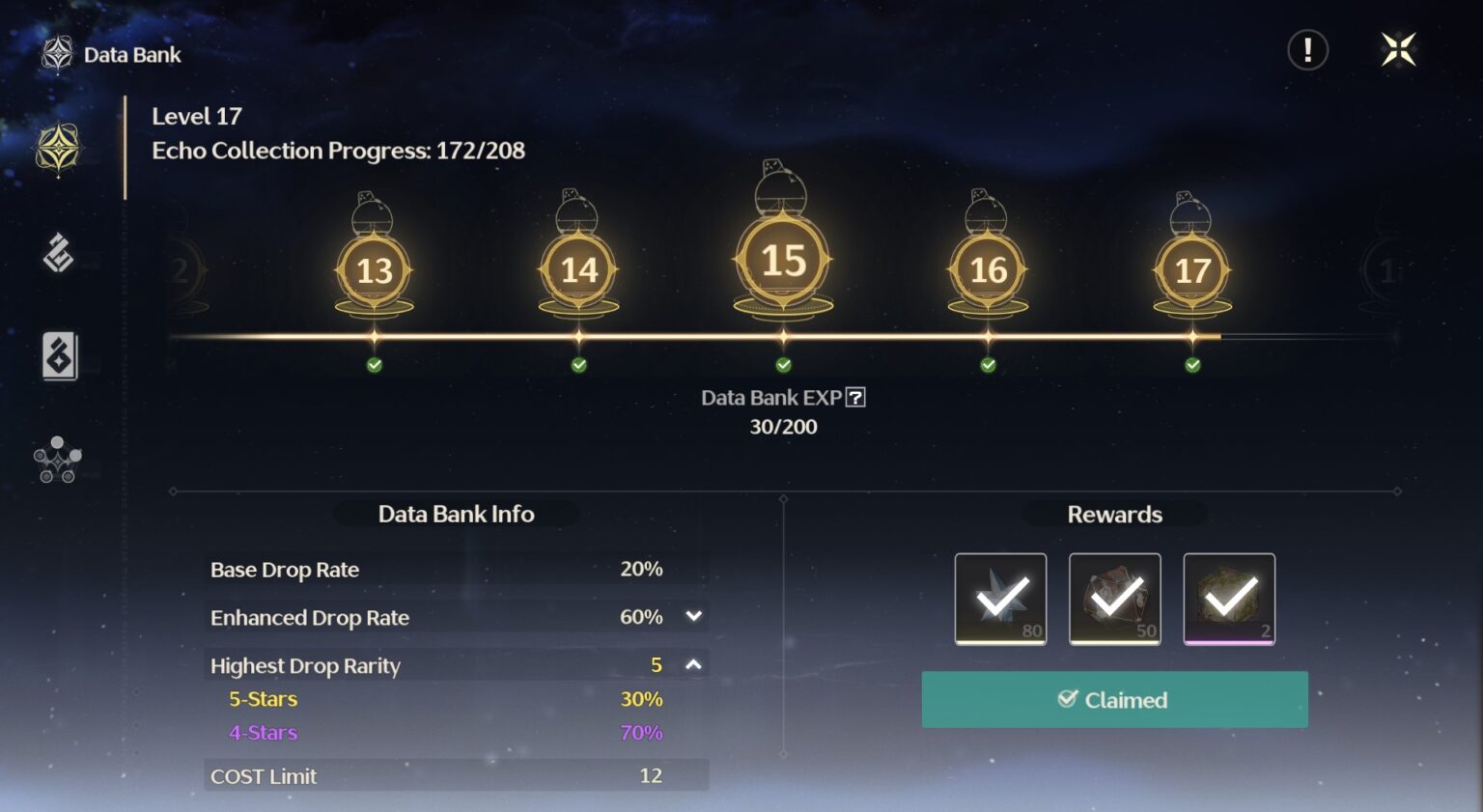
Task: Select the level 14 milestone on the track
Action: tap(577, 270)
